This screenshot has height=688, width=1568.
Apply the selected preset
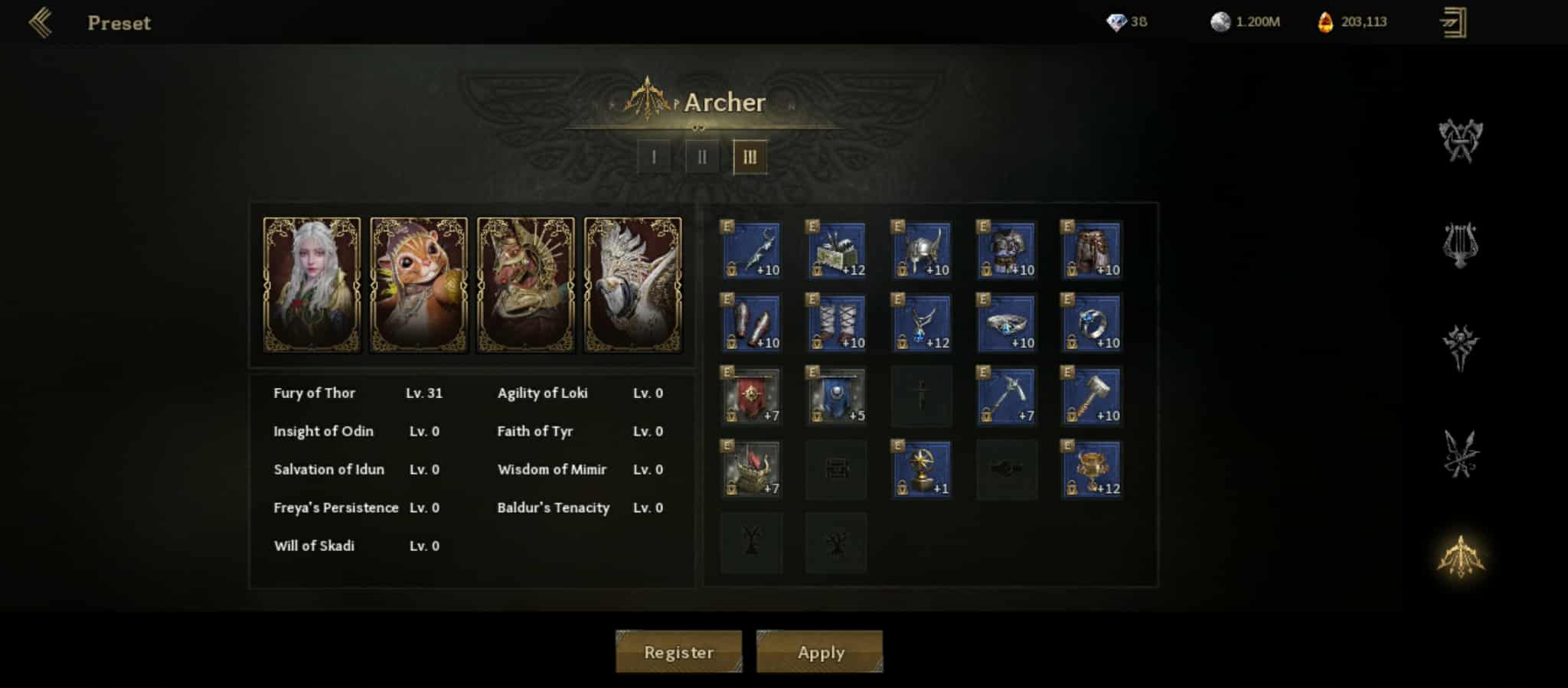tap(820, 652)
